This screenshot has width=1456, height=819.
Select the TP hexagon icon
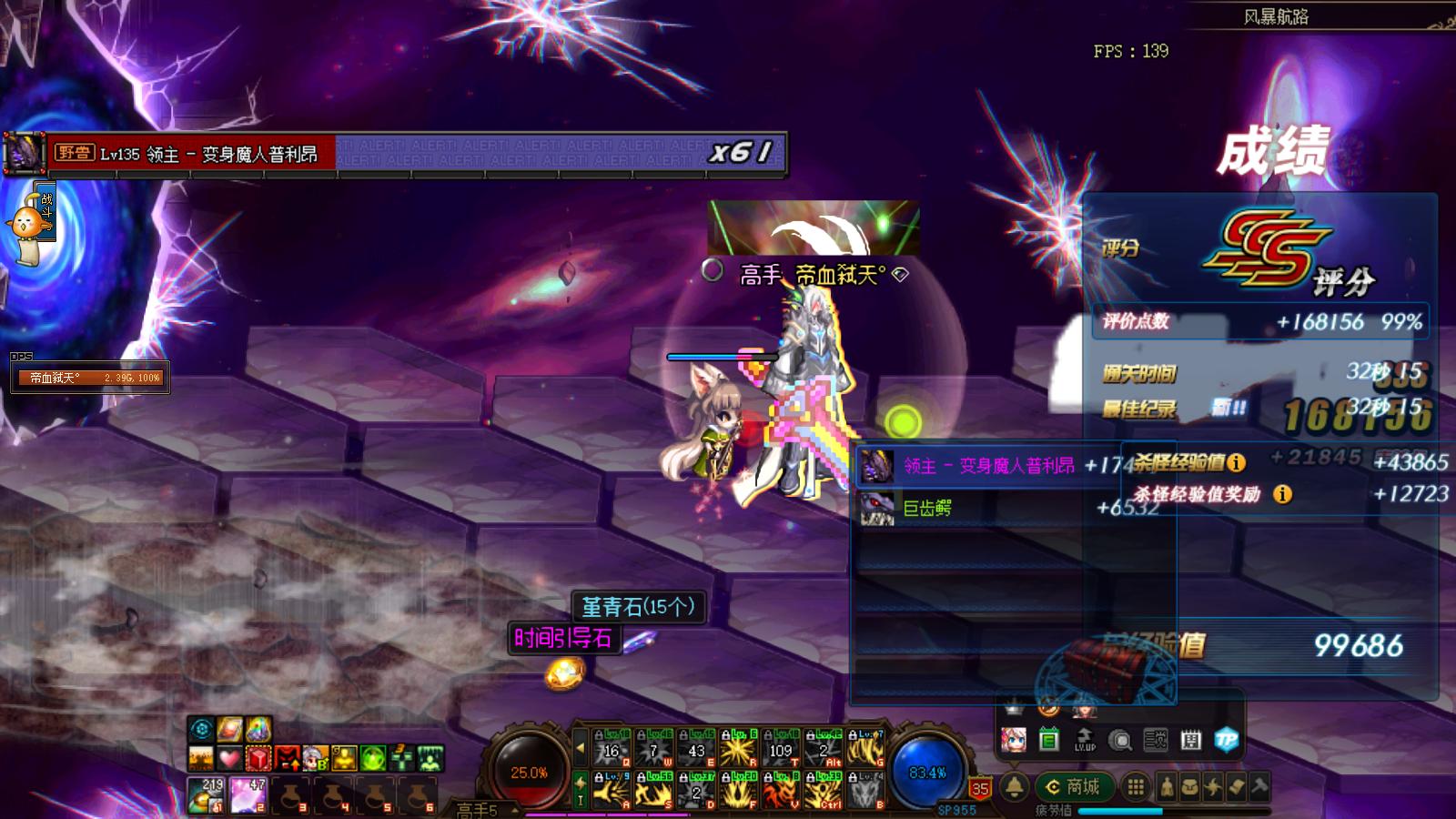point(1226,740)
